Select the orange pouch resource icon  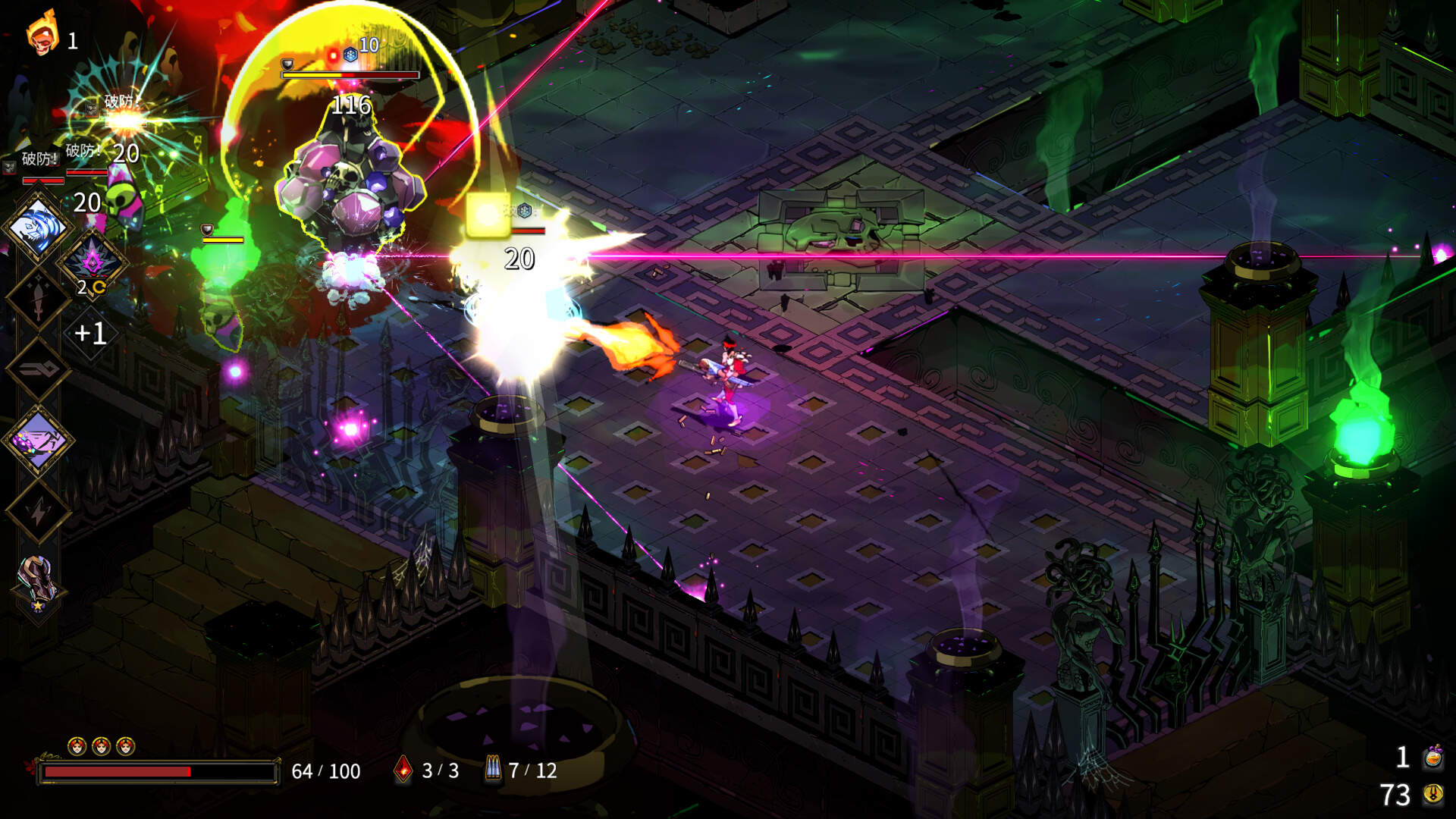(x=1432, y=757)
